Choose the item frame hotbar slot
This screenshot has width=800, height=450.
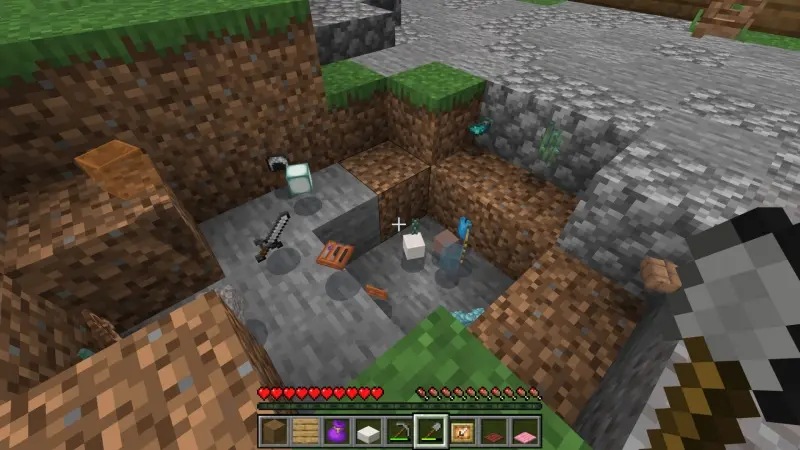pos(463,432)
